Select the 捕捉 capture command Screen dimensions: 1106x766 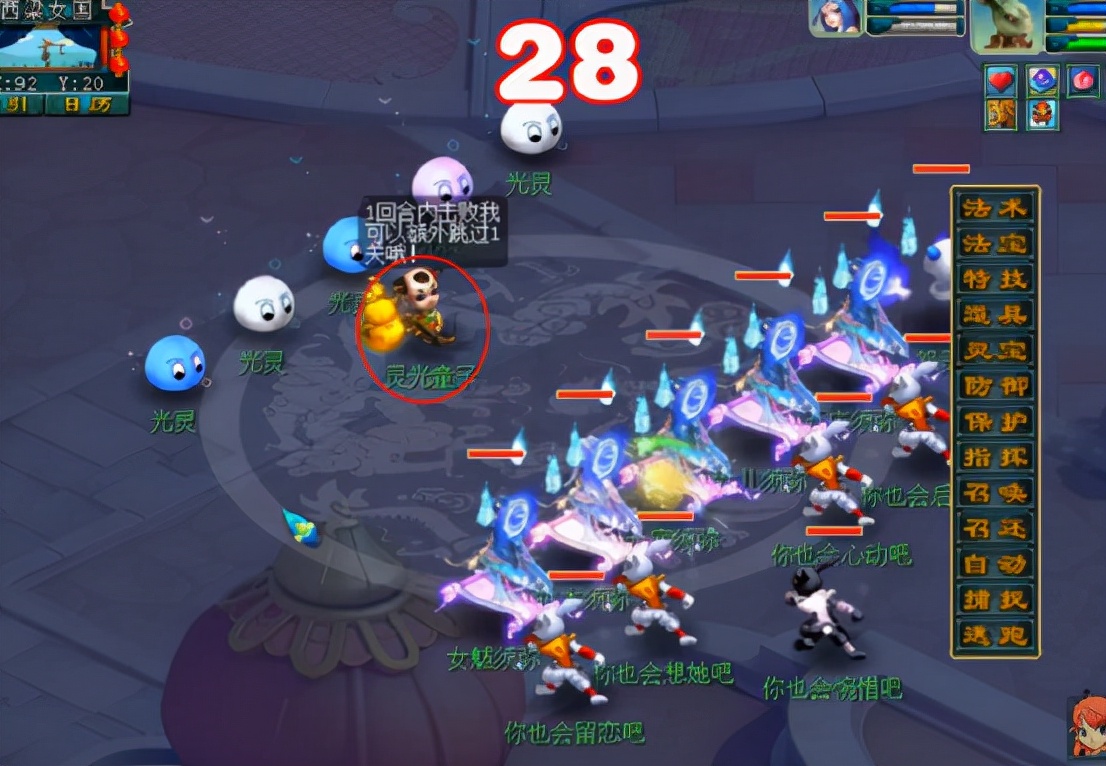[x=994, y=599]
